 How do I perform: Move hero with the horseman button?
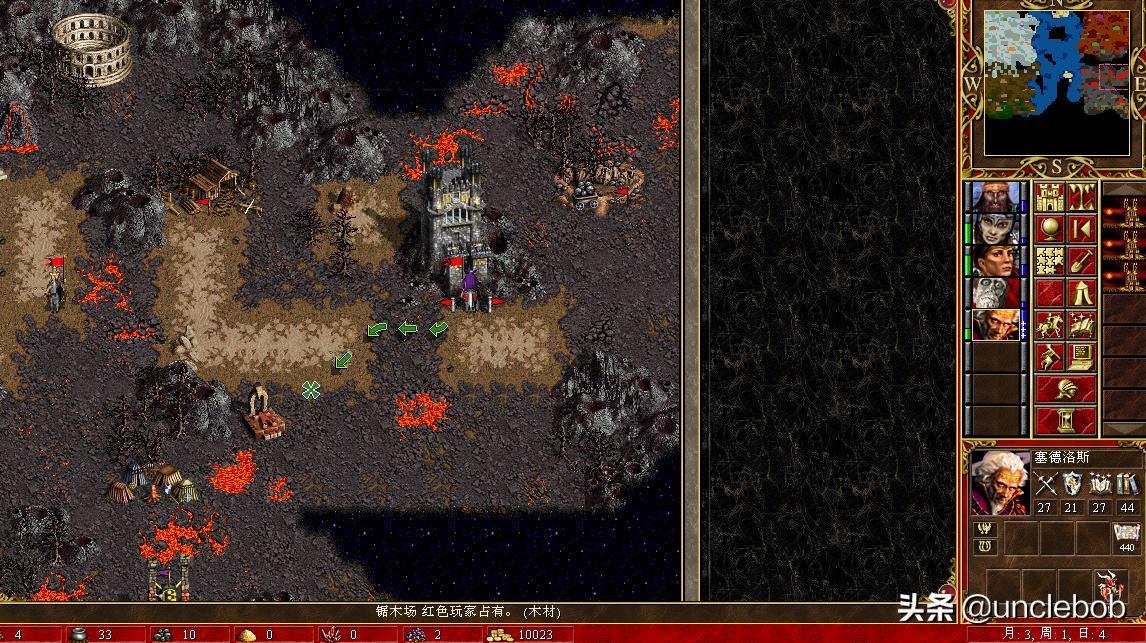(x=1049, y=324)
